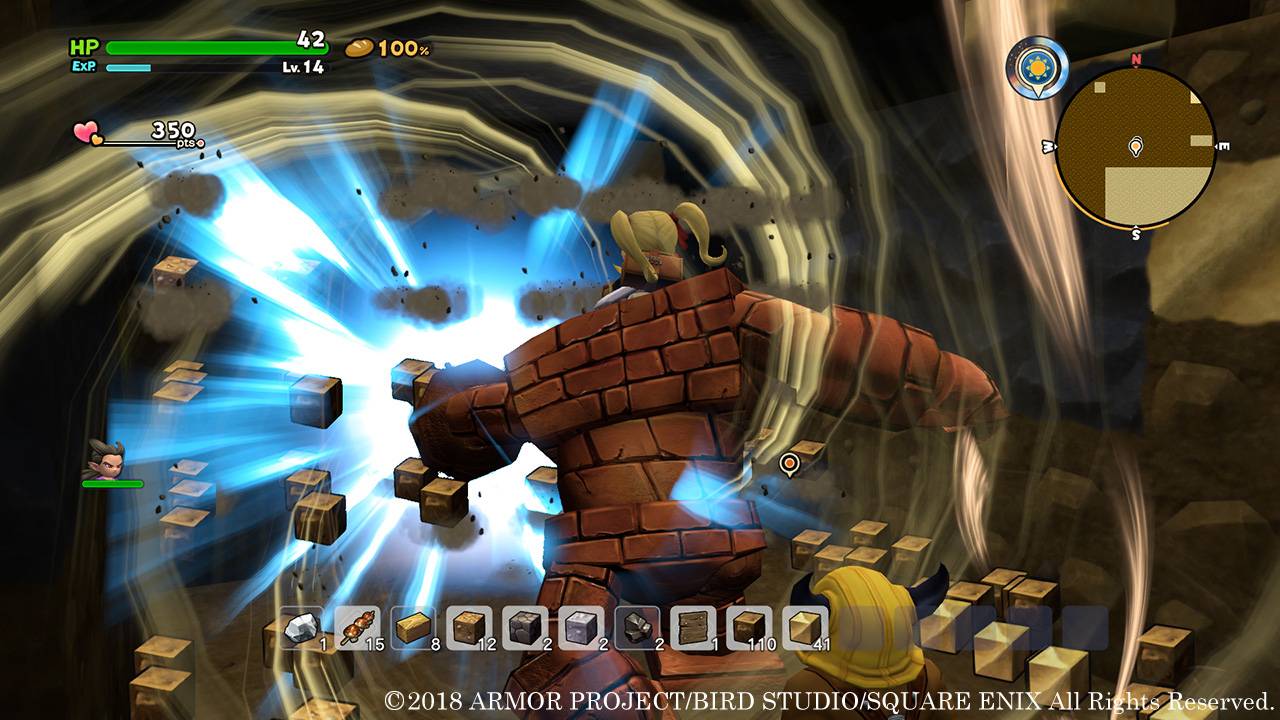
Task: Choose the sandy block stack of 41
Action: coord(806,628)
